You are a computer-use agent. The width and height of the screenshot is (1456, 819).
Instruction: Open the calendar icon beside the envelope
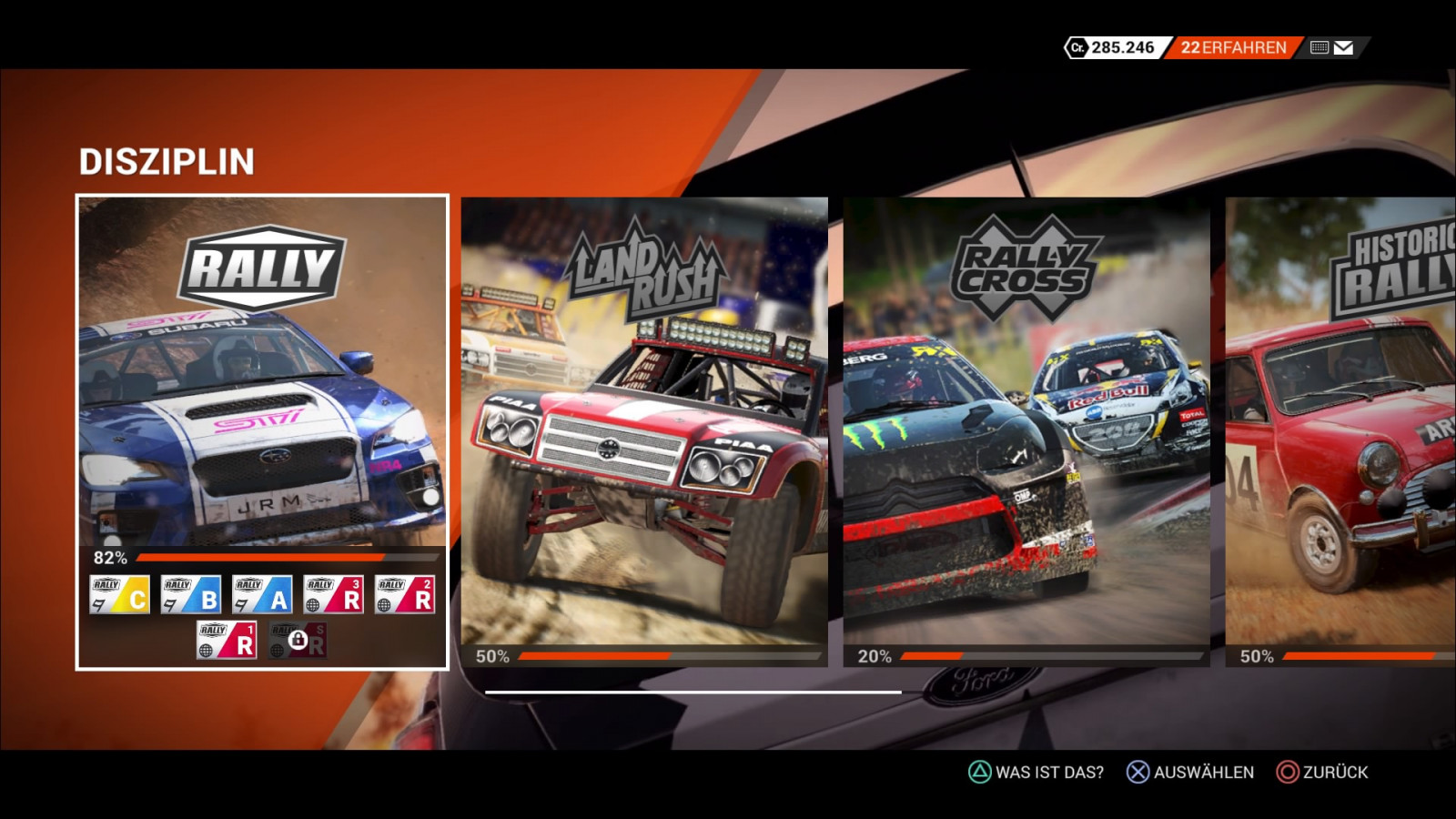(x=1319, y=47)
